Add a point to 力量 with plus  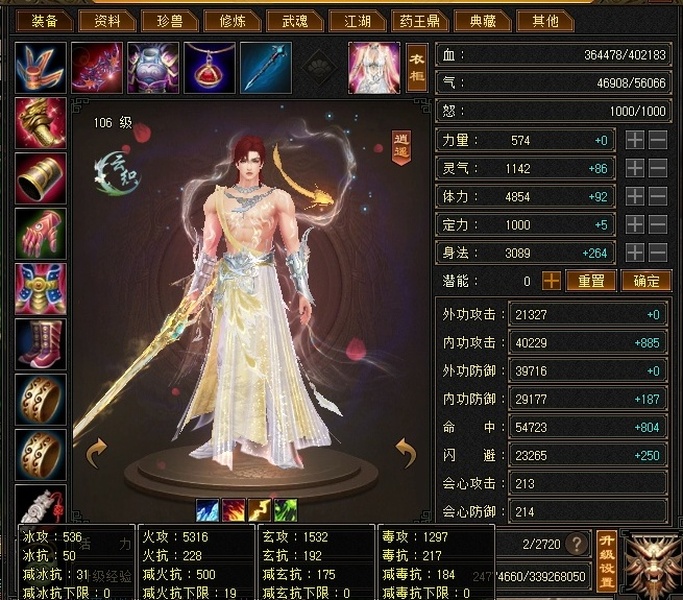point(635,141)
